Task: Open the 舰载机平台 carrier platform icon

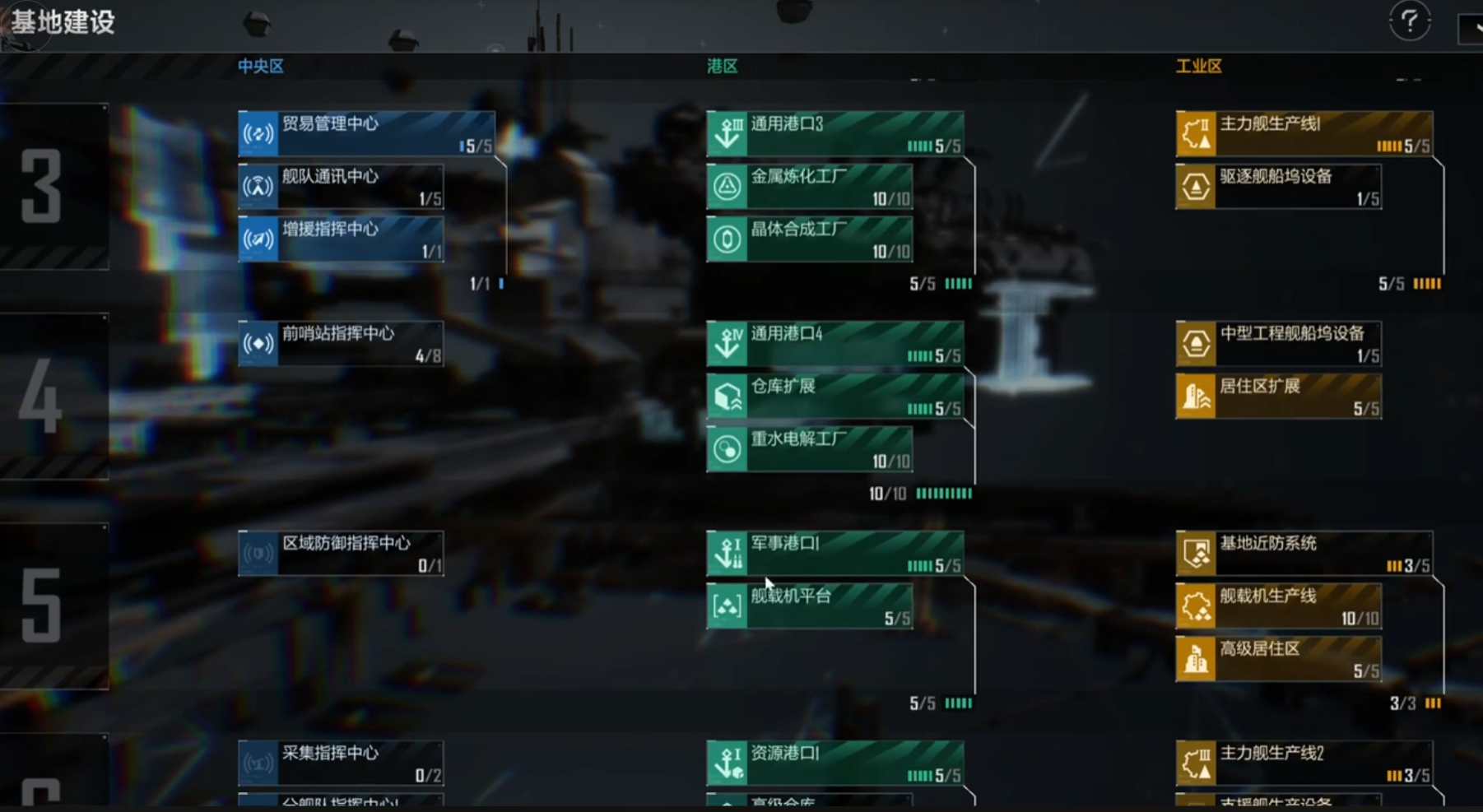Action: coord(728,605)
